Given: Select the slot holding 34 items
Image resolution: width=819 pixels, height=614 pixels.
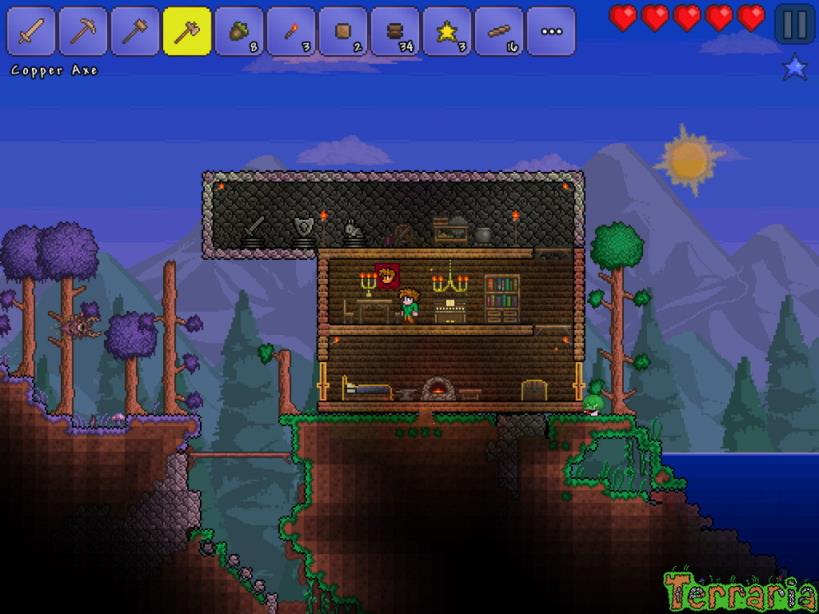Looking at the screenshot, I should (395, 31).
